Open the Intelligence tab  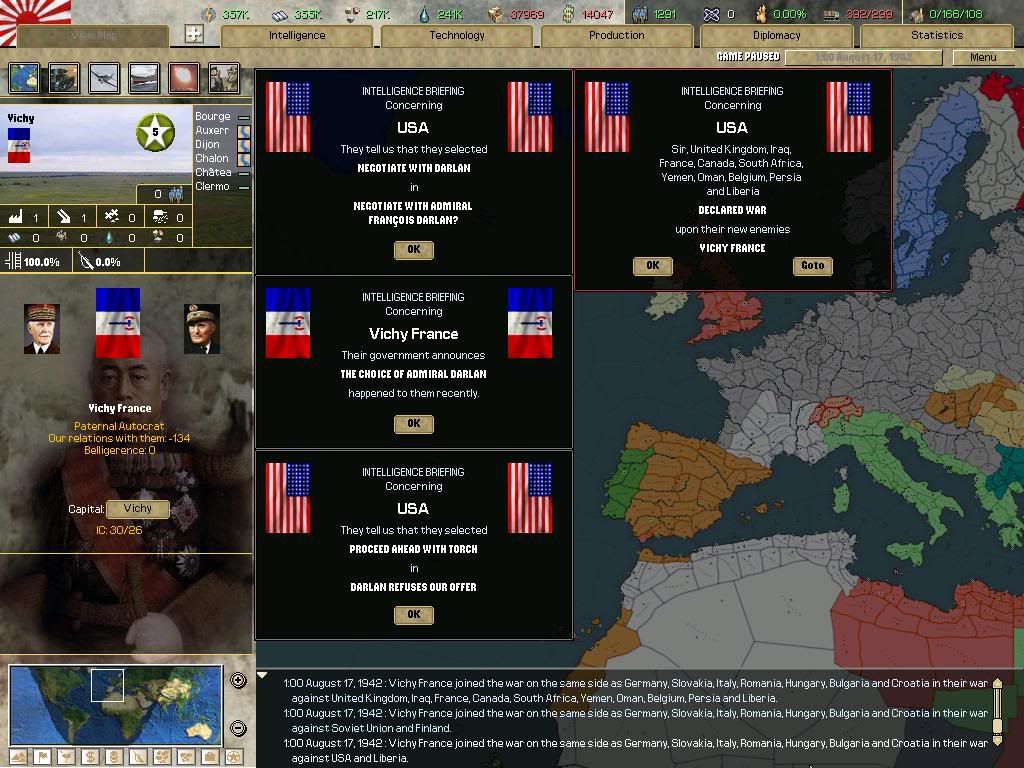[297, 36]
